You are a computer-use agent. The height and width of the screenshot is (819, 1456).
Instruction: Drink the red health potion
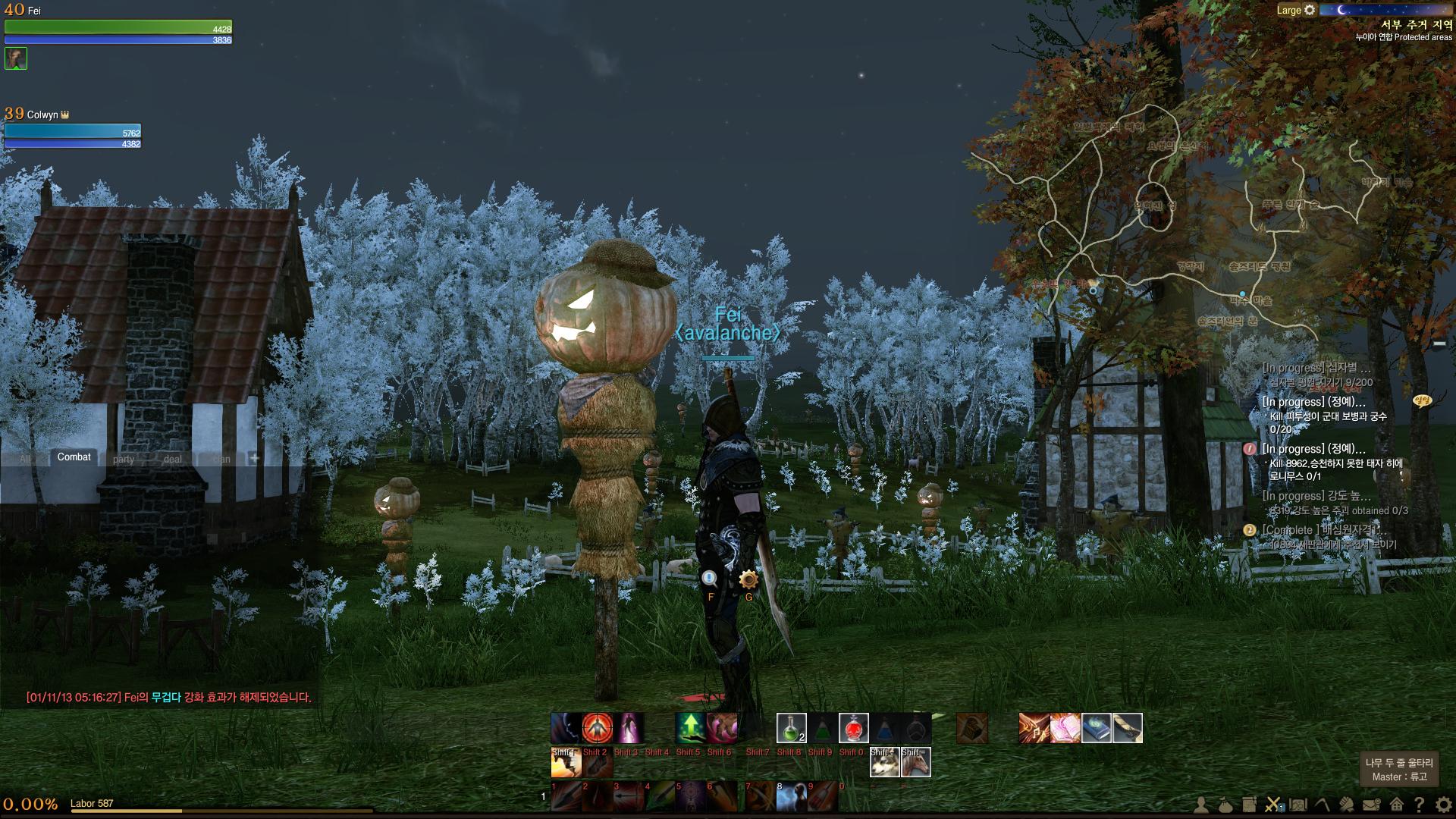point(853,728)
